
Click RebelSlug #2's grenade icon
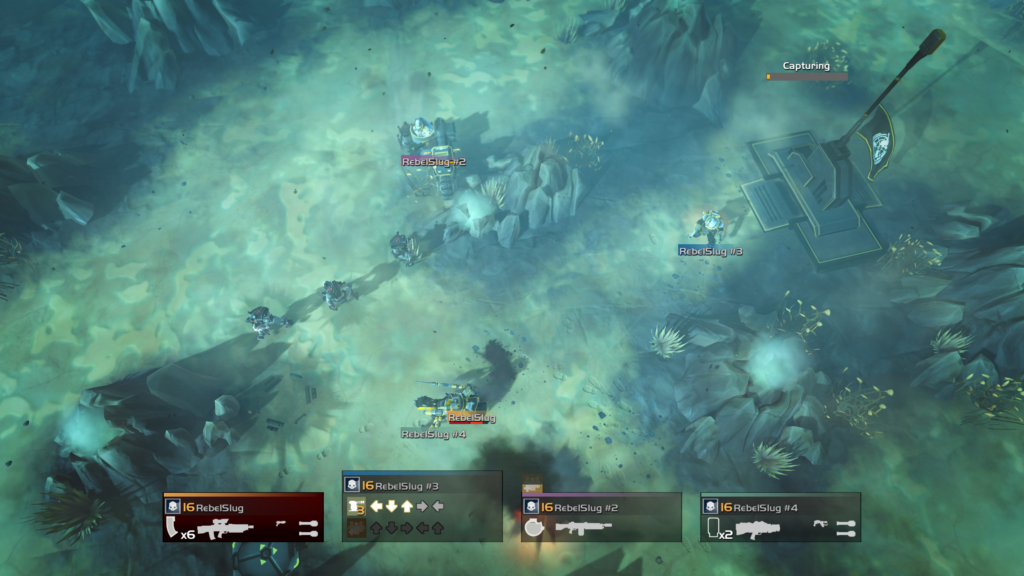(534, 528)
